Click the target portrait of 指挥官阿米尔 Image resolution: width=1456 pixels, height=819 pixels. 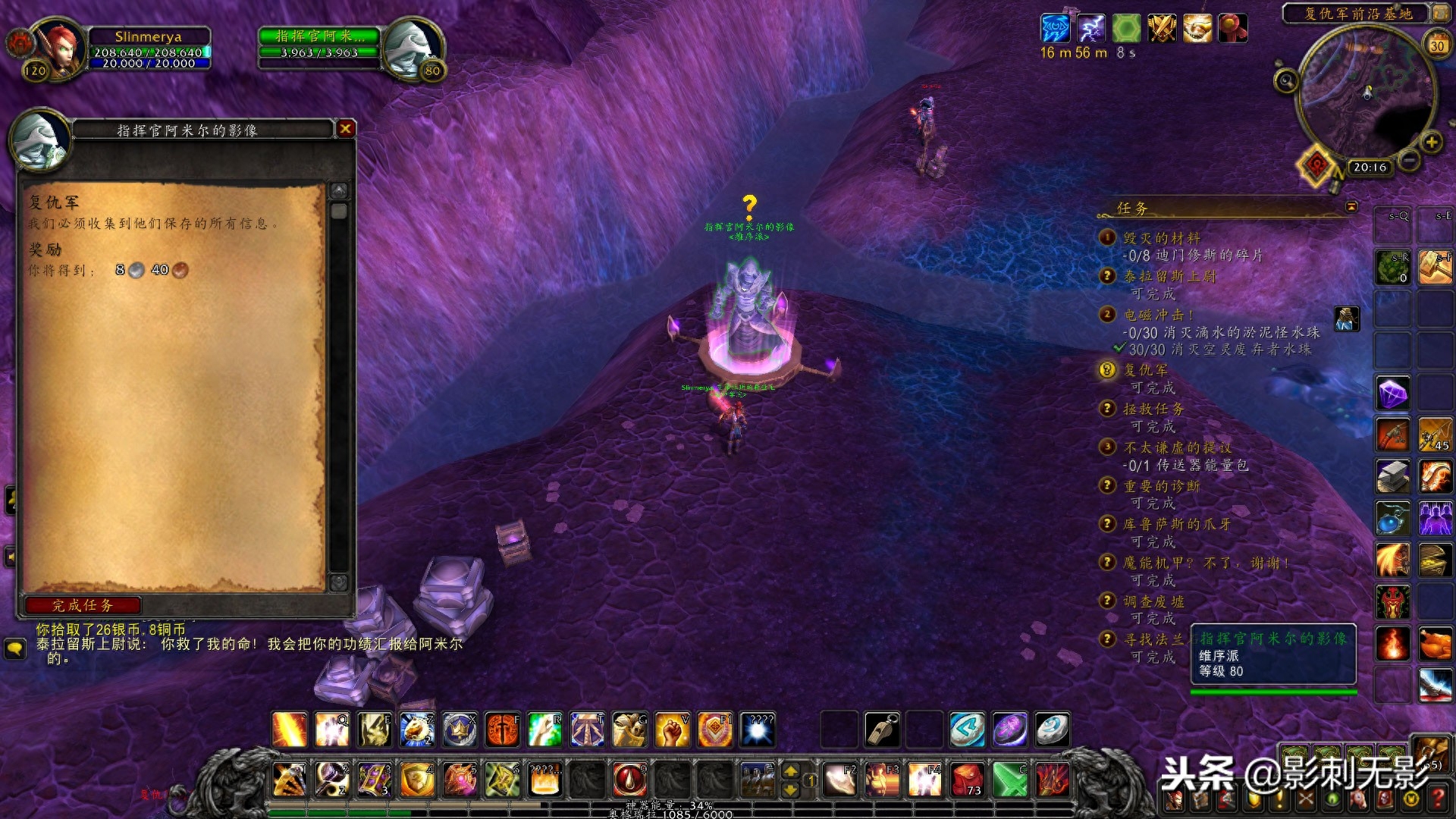[x=412, y=47]
